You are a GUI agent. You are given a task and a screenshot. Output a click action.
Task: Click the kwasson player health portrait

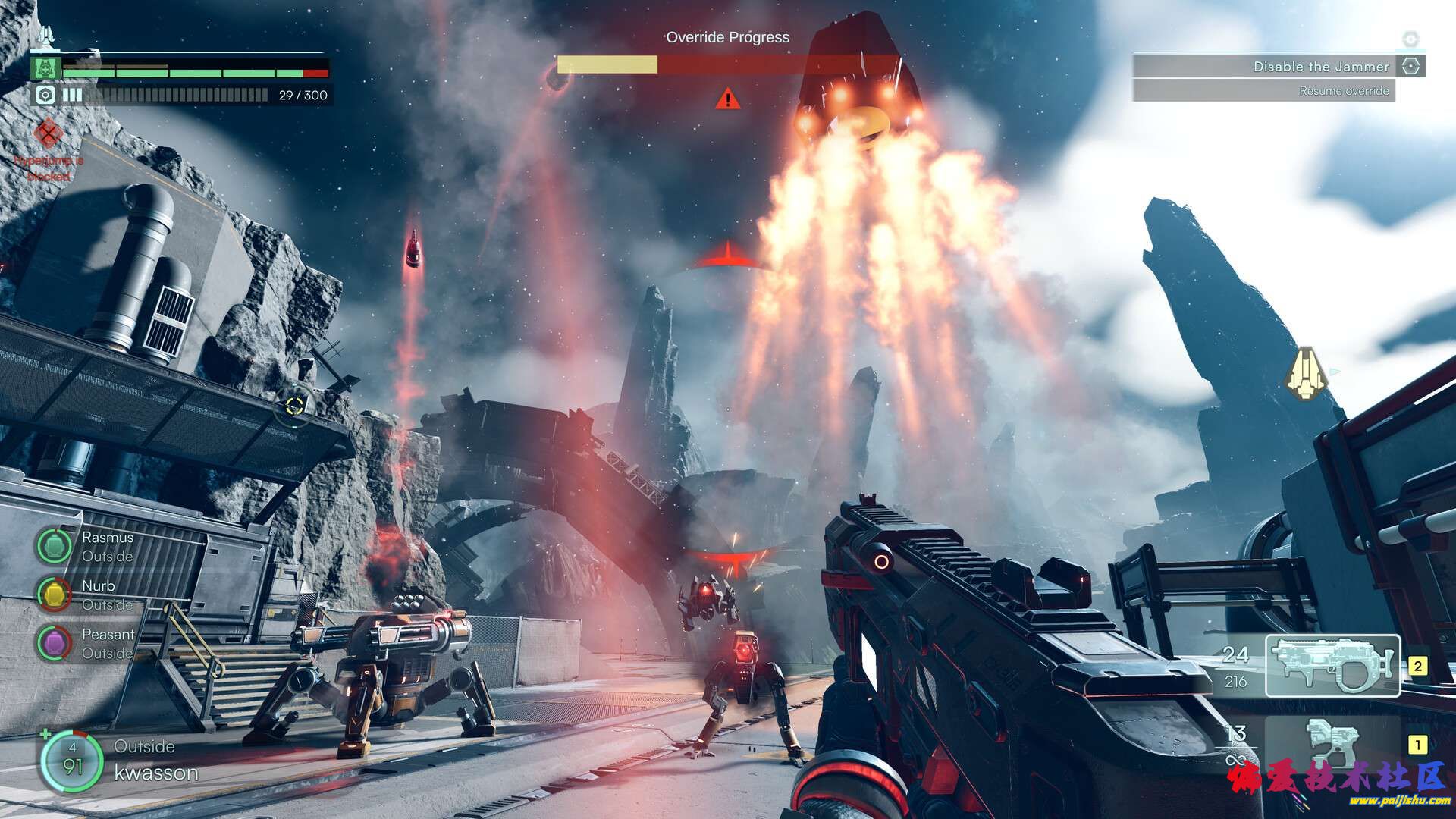coord(72,761)
